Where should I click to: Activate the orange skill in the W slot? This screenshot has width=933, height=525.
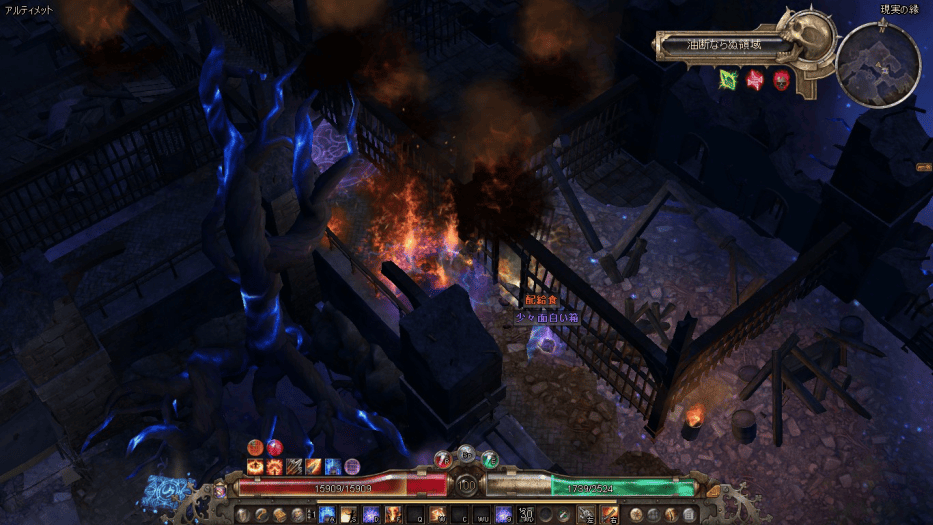pyautogui.click(x=437, y=514)
